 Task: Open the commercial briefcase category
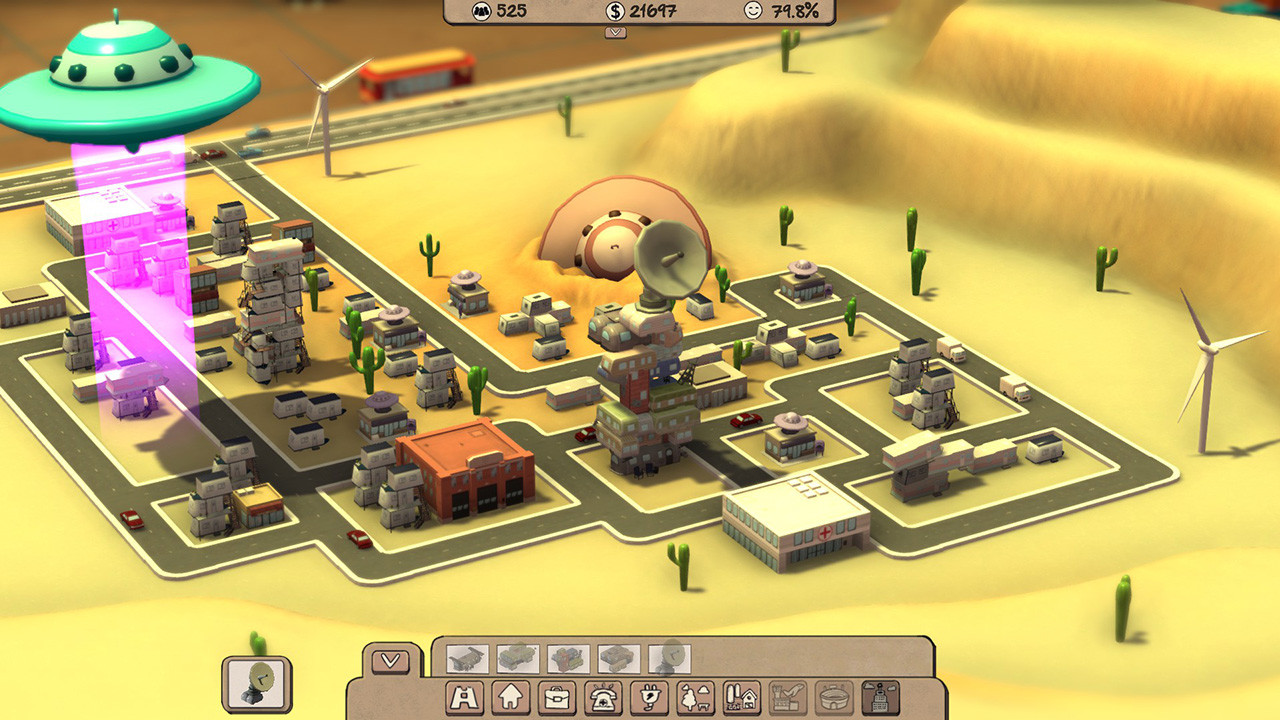point(557,698)
